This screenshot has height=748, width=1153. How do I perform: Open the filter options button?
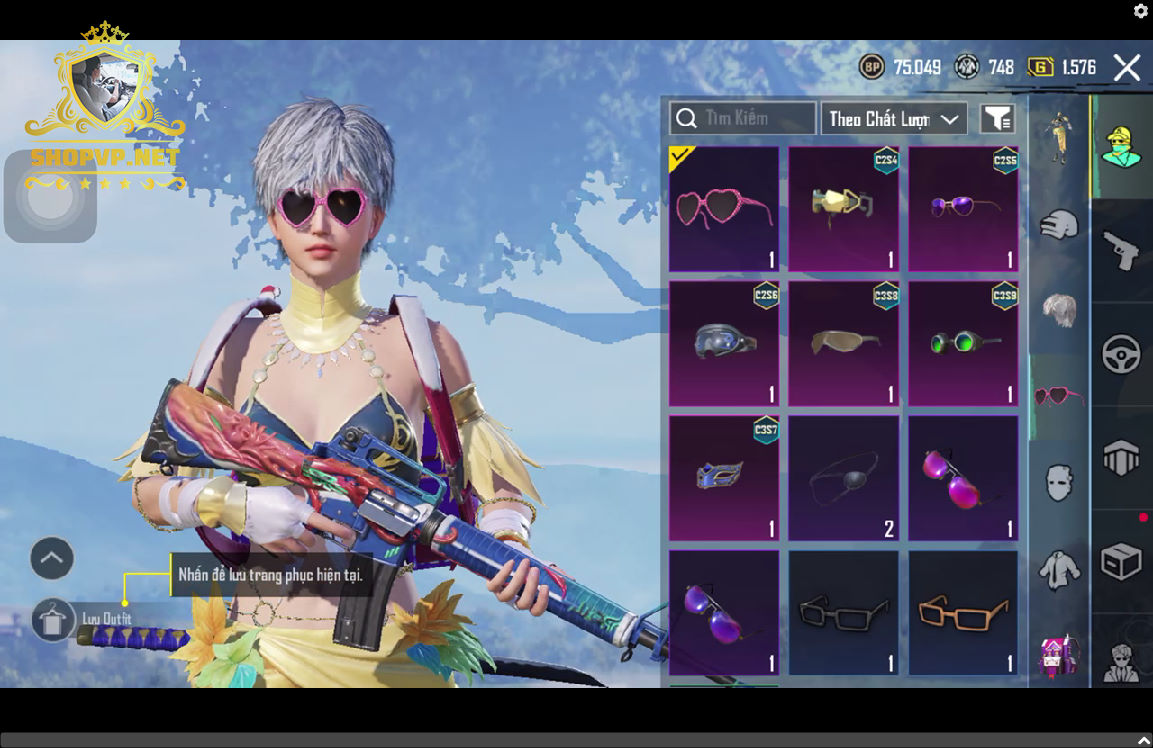tap(997, 119)
